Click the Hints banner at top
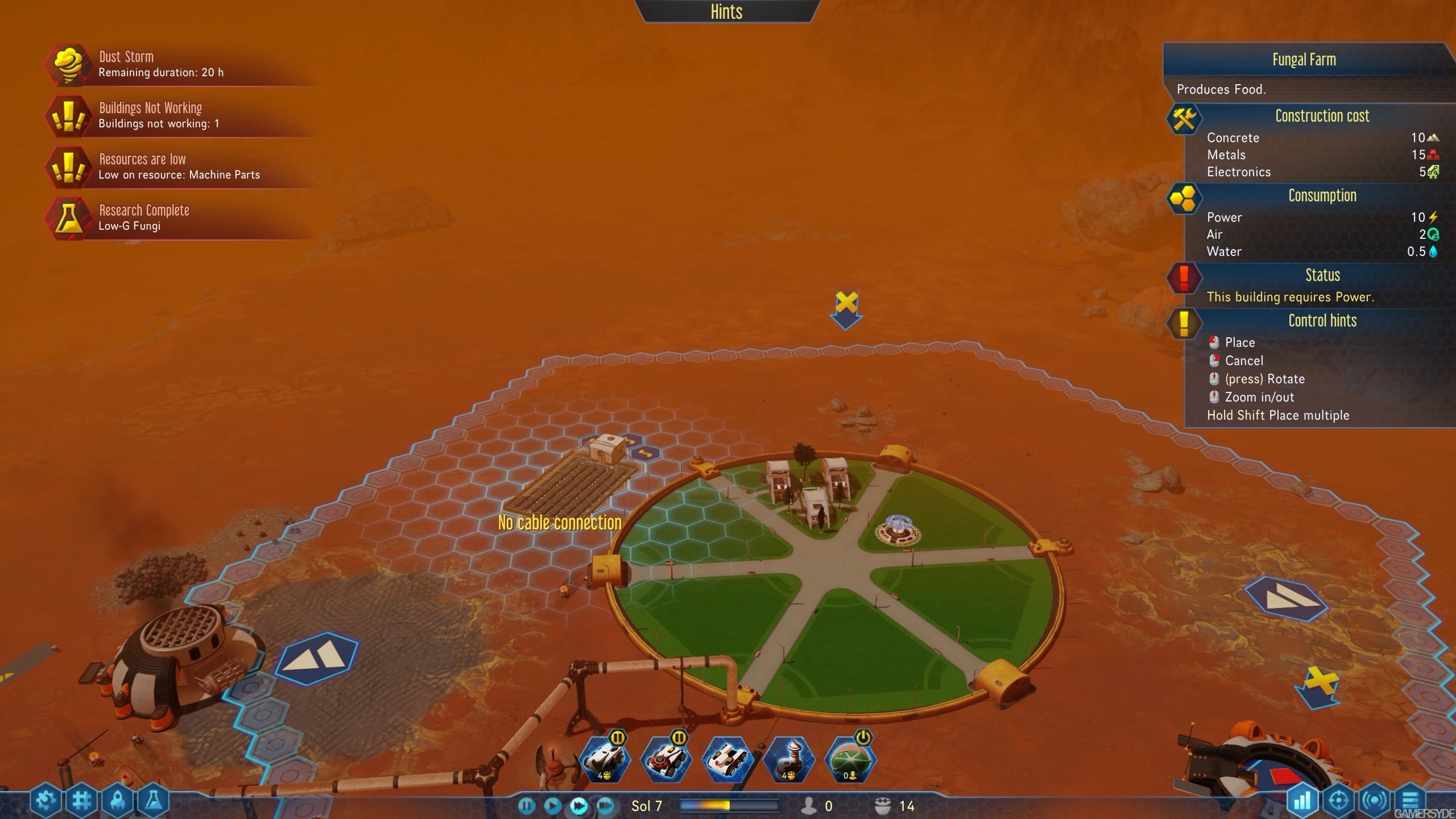This screenshot has width=1456, height=819. pyautogui.click(x=726, y=11)
